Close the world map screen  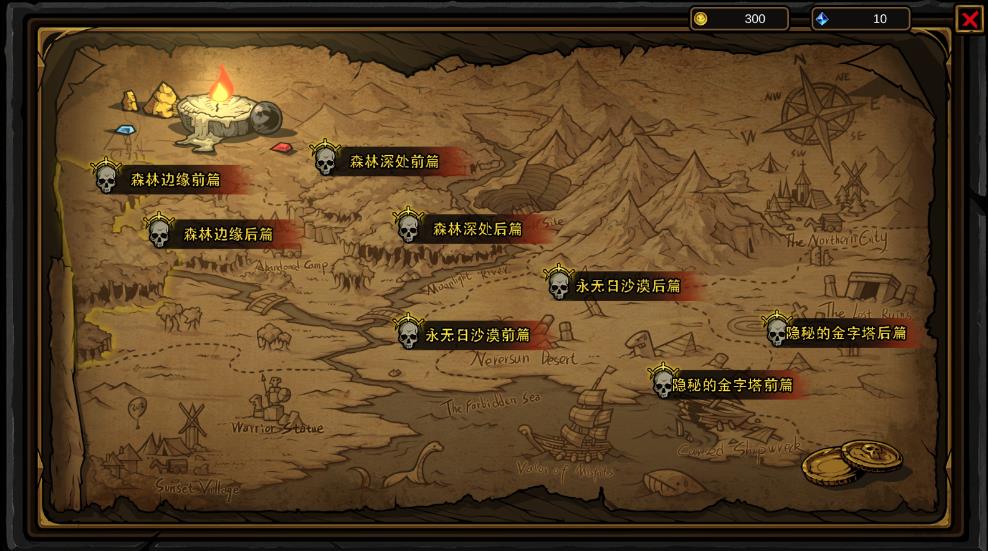tap(969, 19)
